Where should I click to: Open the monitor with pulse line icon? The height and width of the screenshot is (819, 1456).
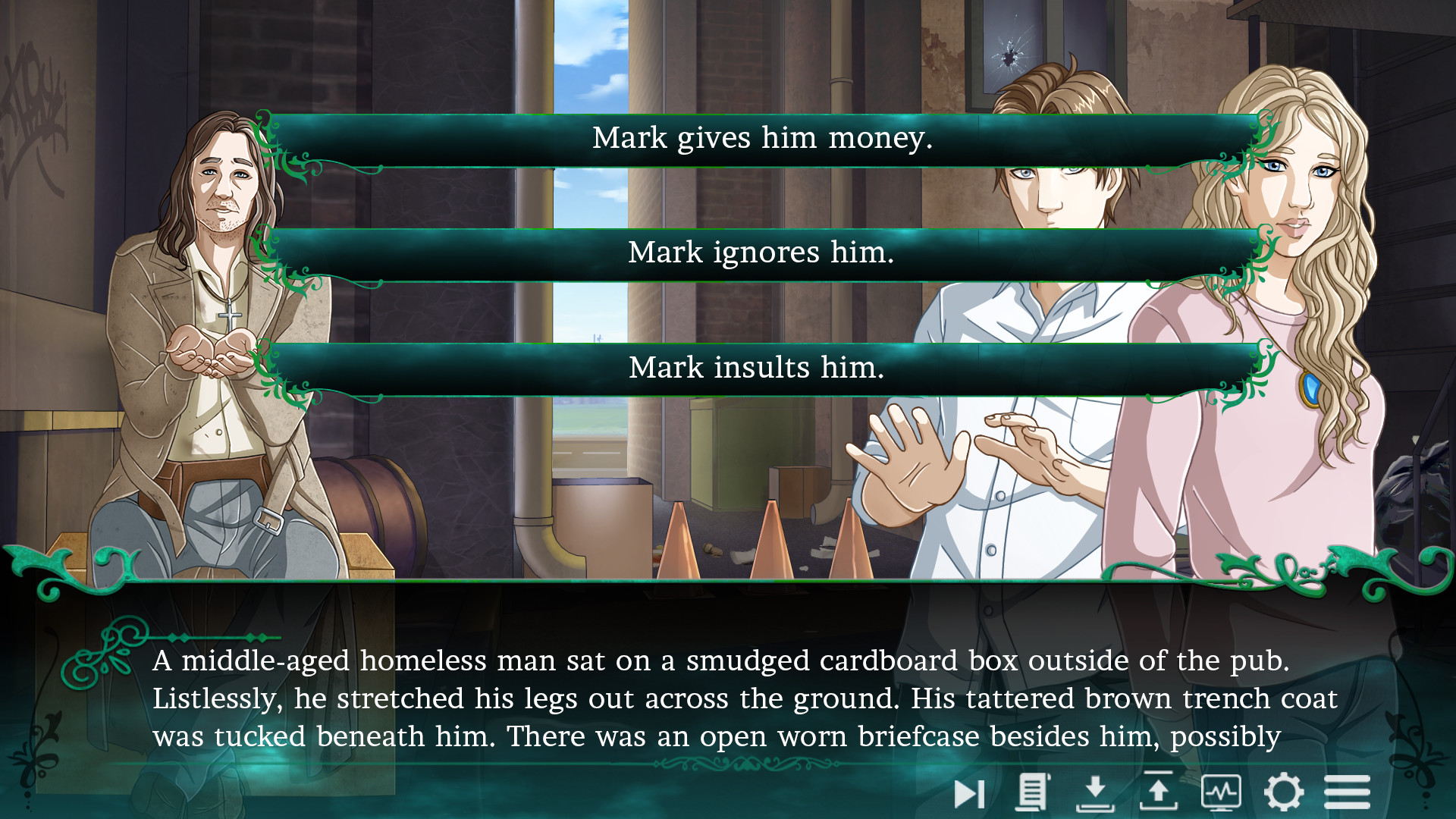(x=1221, y=792)
